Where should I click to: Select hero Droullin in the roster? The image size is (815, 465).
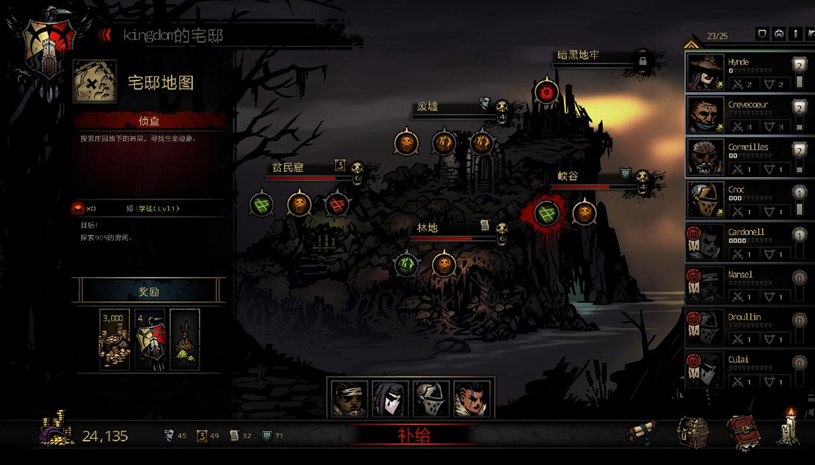747,327
